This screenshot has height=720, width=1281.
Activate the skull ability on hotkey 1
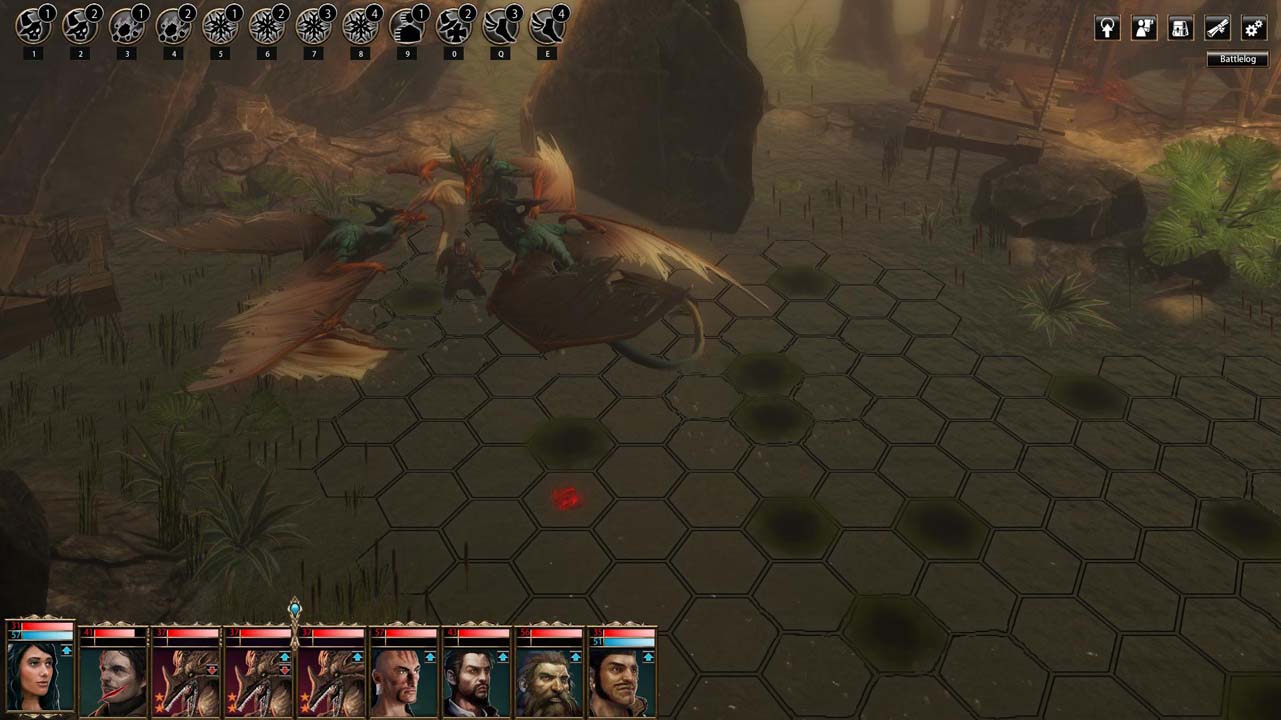[34, 26]
